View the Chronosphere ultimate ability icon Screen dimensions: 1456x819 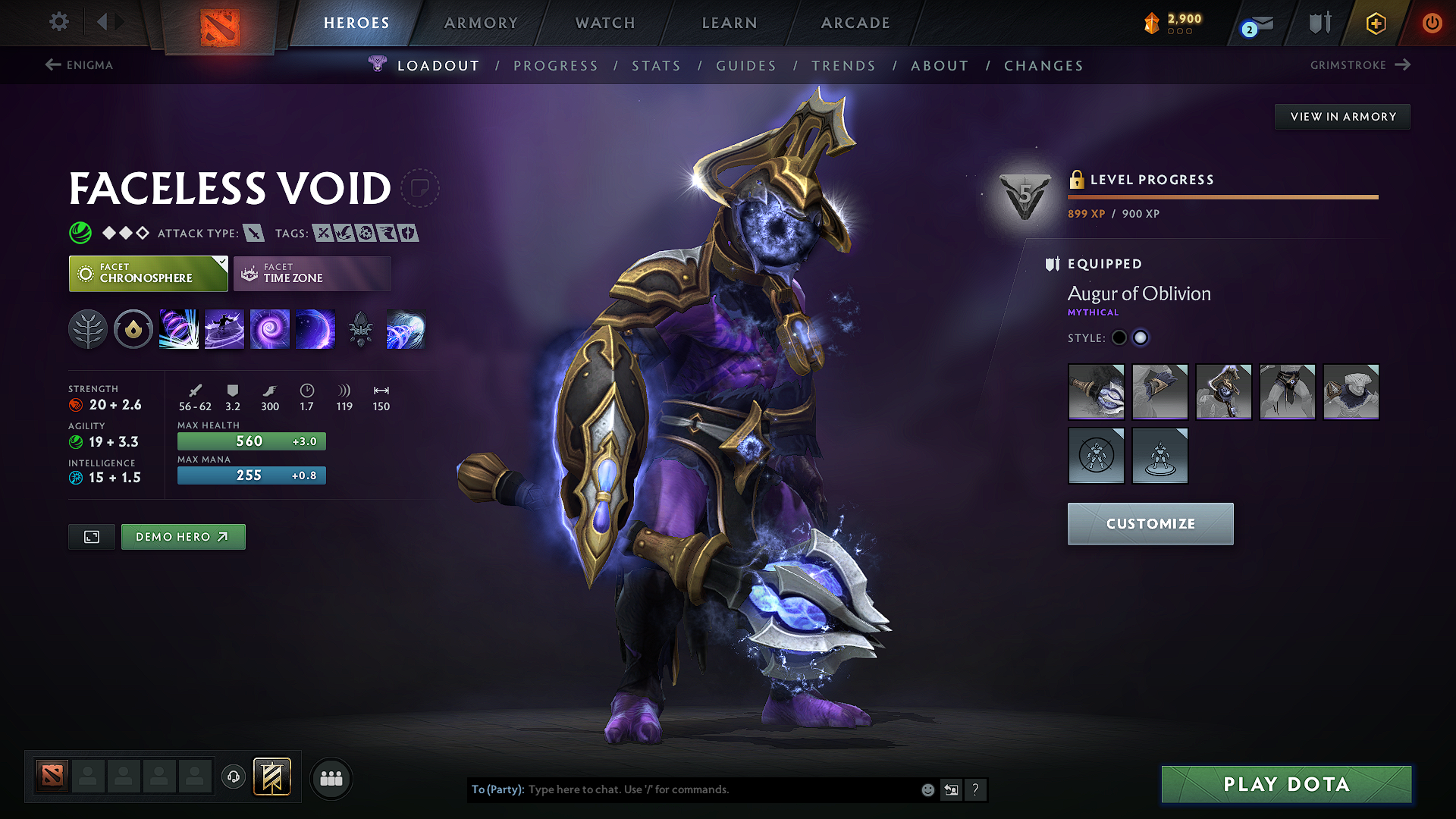click(406, 329)
